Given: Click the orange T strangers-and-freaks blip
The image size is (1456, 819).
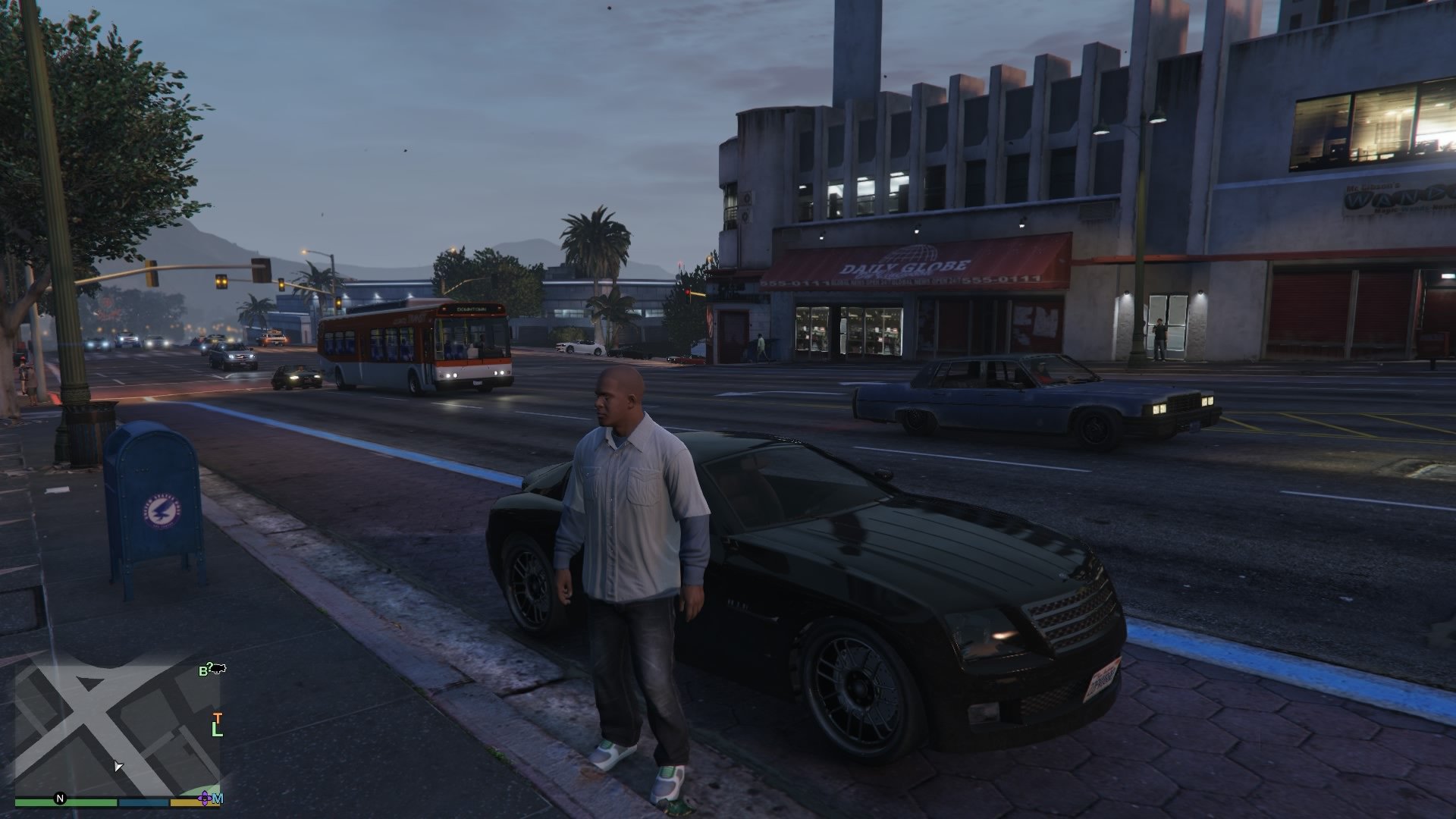Looking at the screenshot, I should [x=218, y=719].
